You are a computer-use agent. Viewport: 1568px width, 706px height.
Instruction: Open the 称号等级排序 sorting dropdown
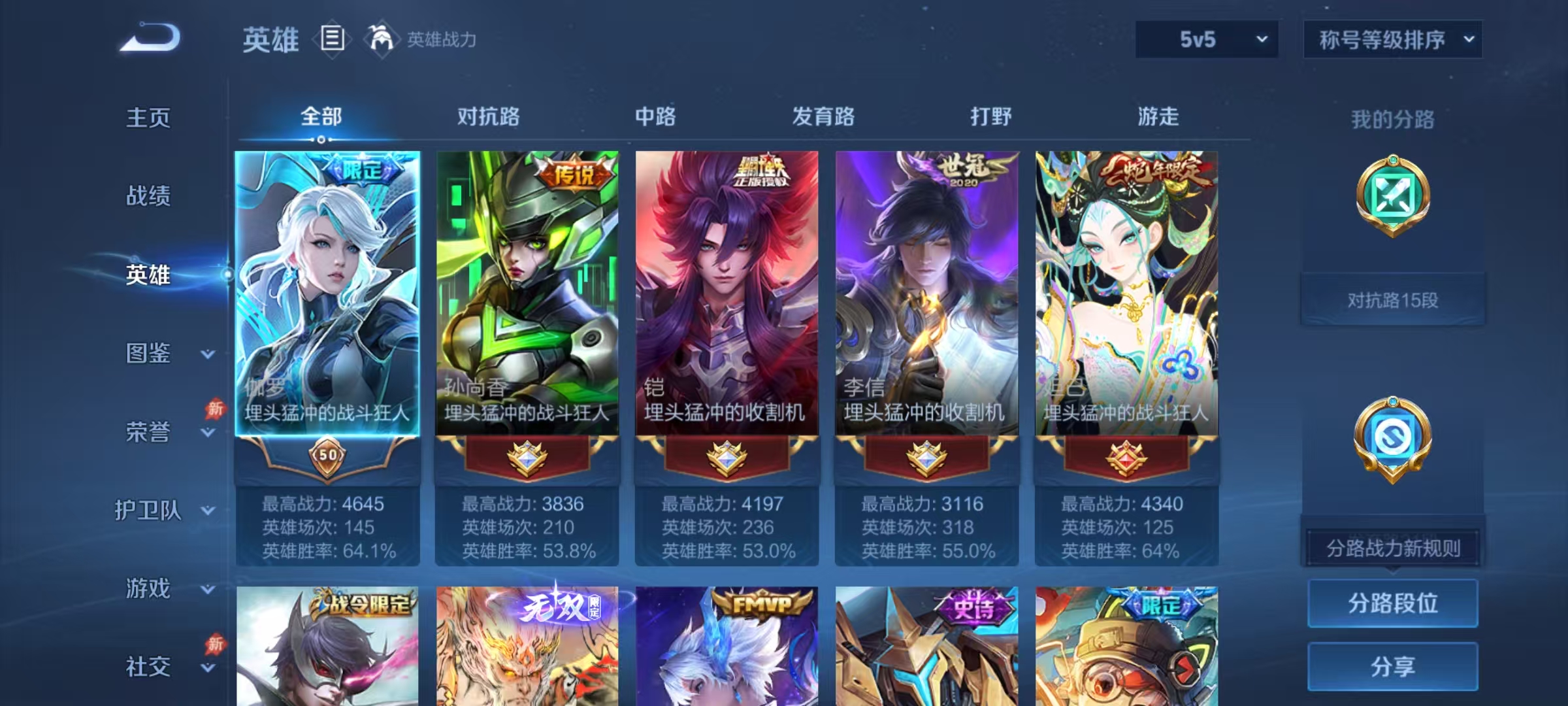pos(1392,39)
